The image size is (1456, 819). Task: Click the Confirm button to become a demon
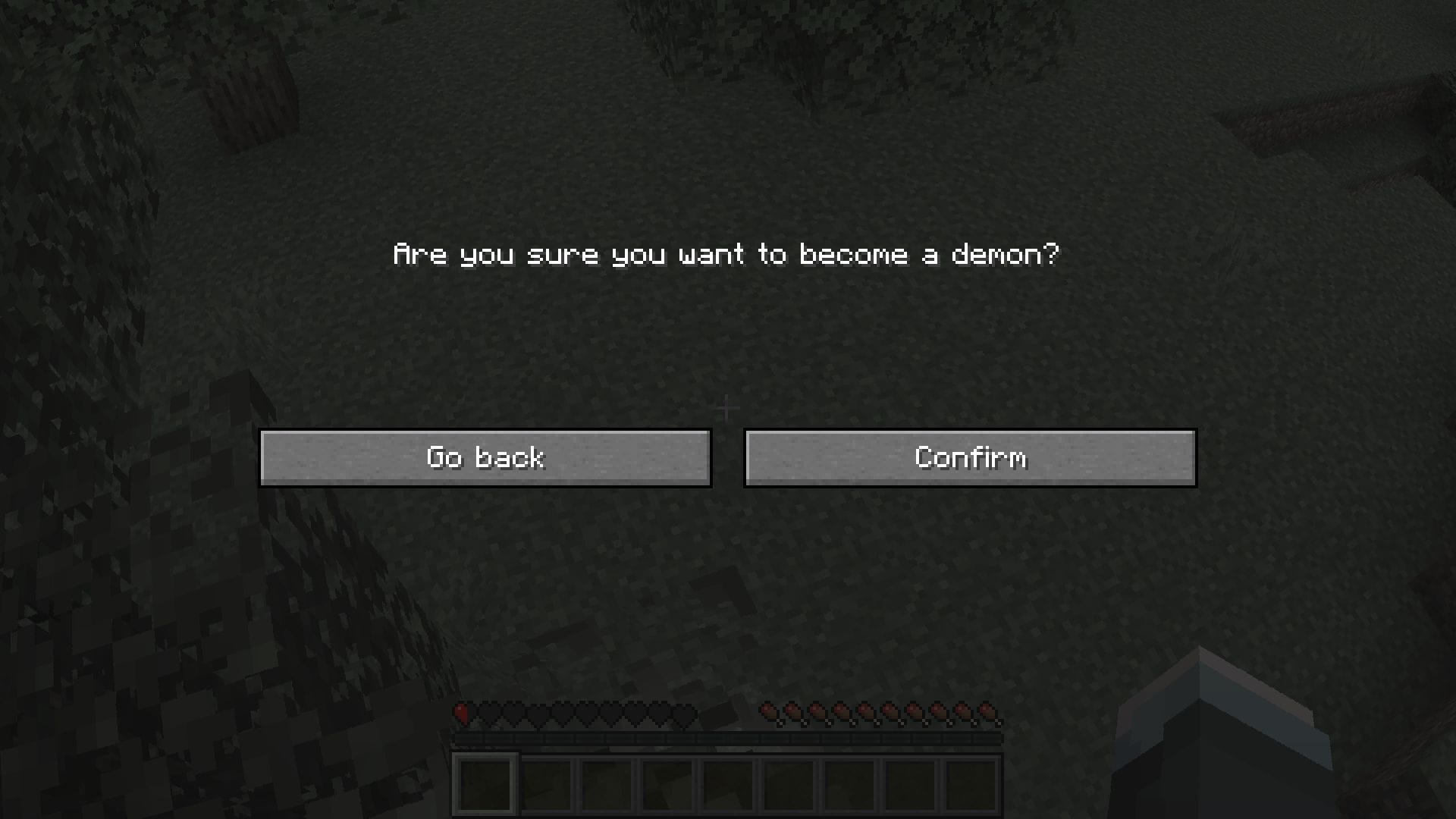pos(969,457)
